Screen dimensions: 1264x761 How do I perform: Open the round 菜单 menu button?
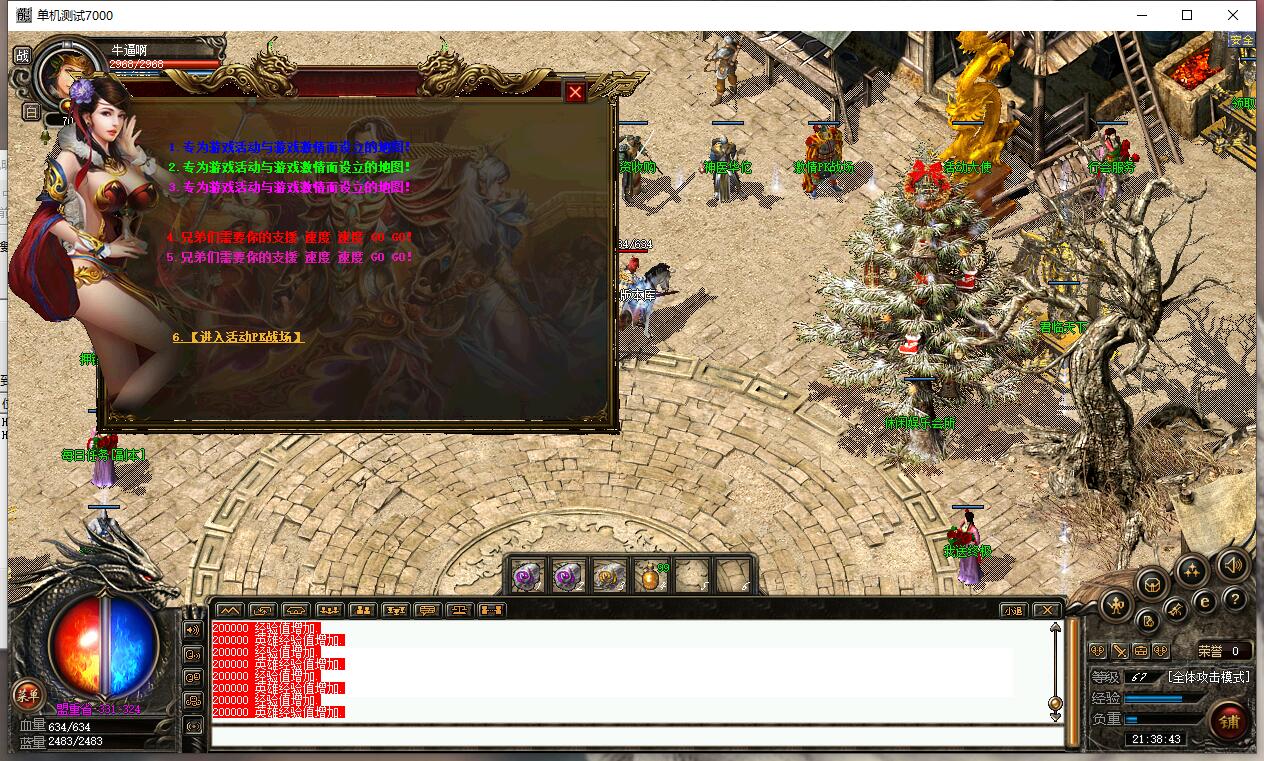click(x=27, y=696)
